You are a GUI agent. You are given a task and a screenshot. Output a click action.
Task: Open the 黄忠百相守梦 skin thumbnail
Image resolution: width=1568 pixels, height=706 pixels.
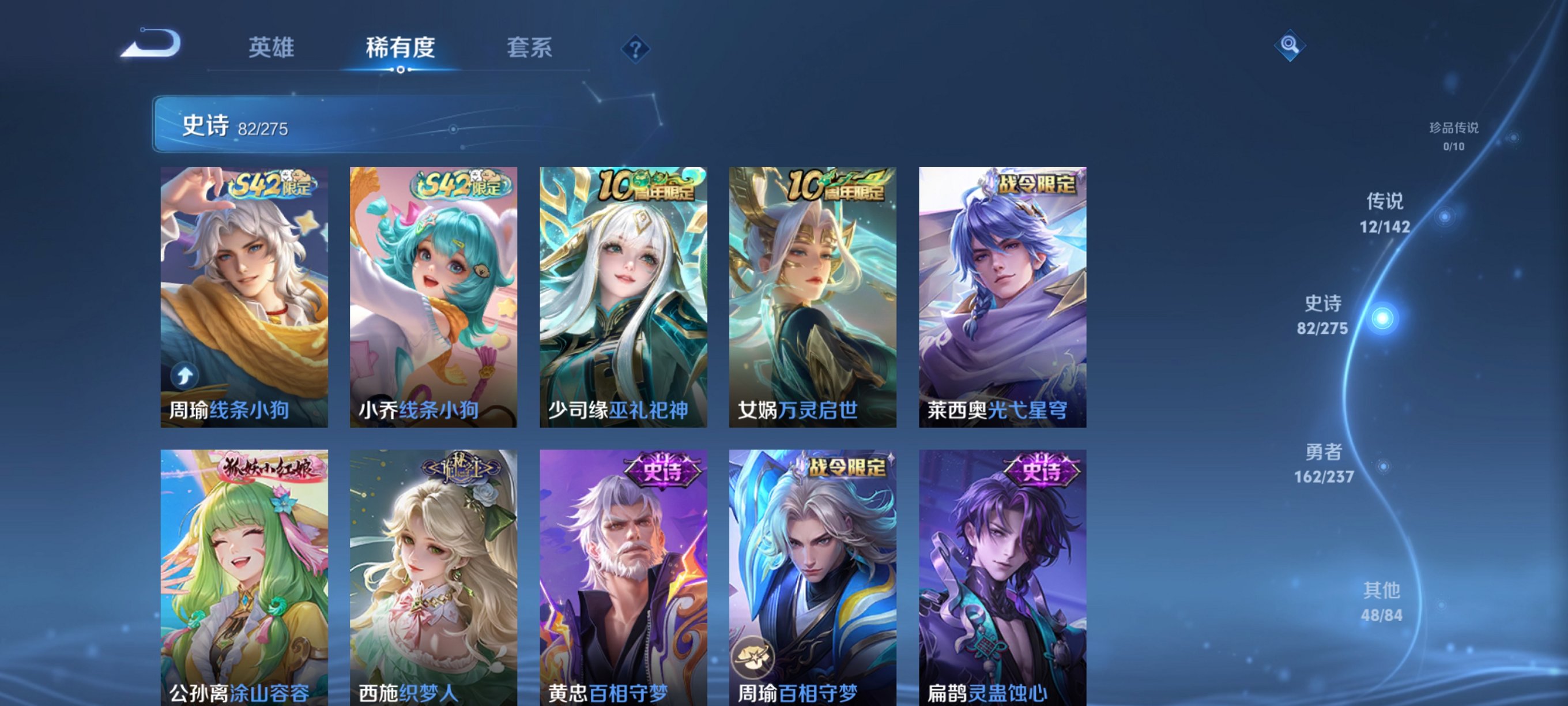[x=622, y=573]
